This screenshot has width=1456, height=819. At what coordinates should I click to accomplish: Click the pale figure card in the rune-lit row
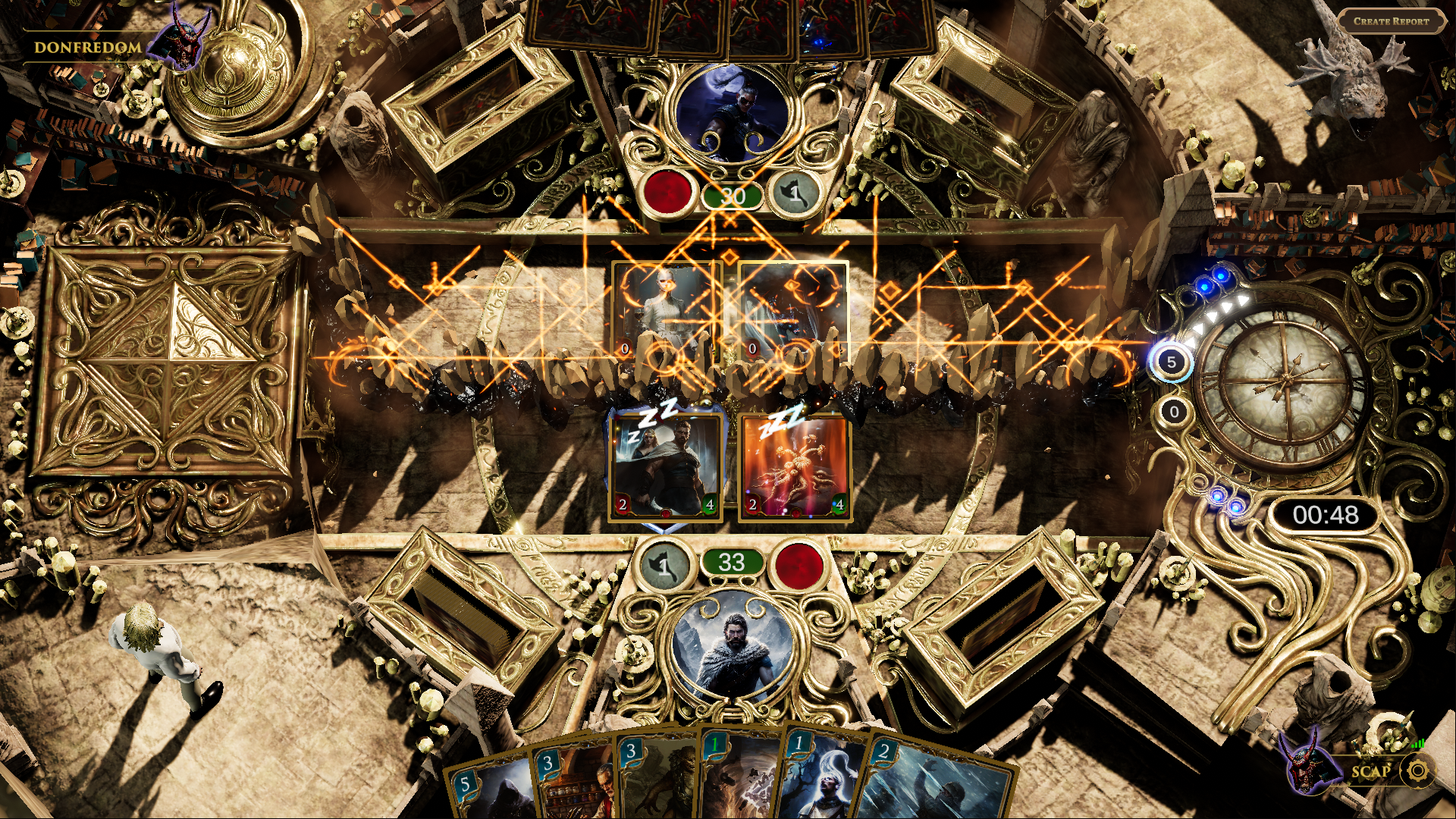point(667,311)
